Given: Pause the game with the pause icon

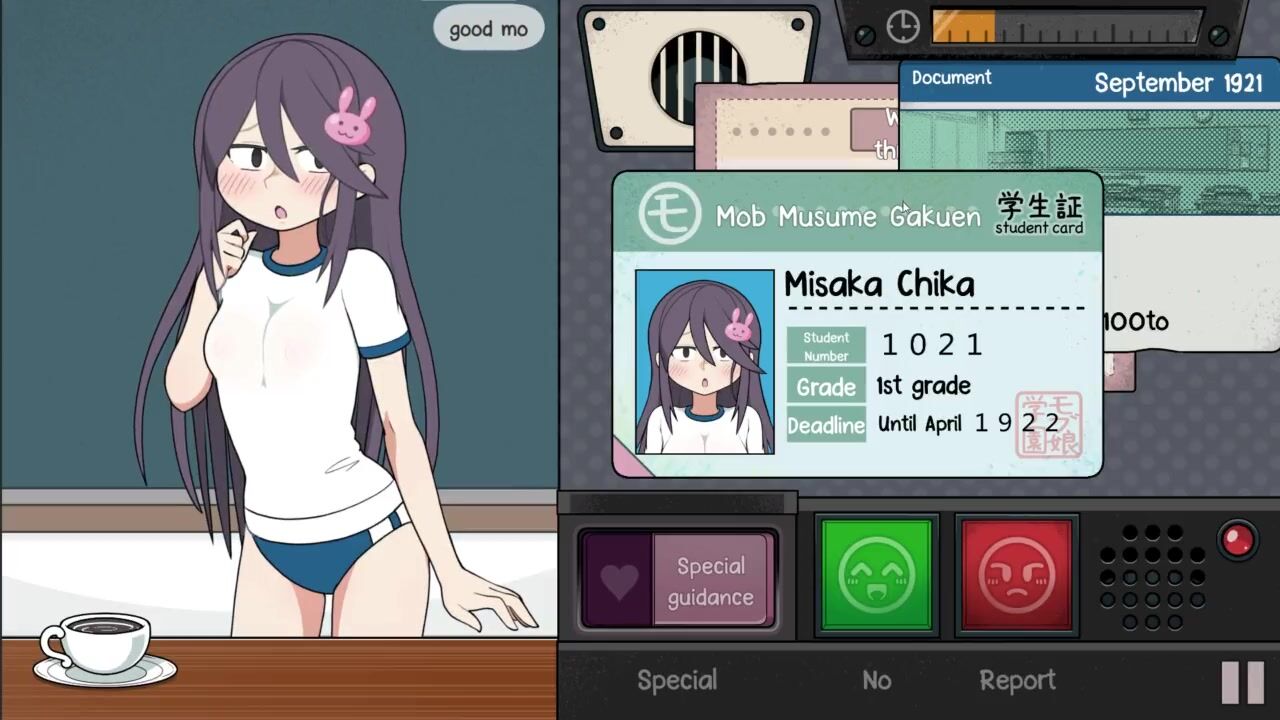Looking at the screenshot, I should (1243, 683).
